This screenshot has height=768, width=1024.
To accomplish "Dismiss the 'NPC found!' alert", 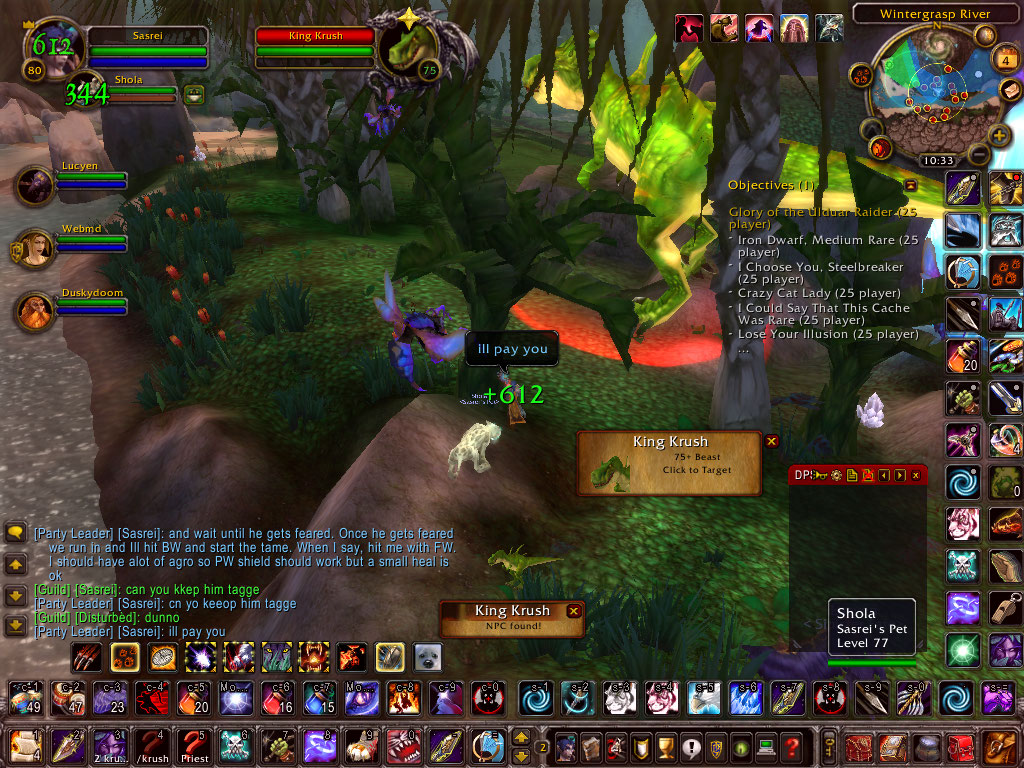I will [x=574, y=611].
